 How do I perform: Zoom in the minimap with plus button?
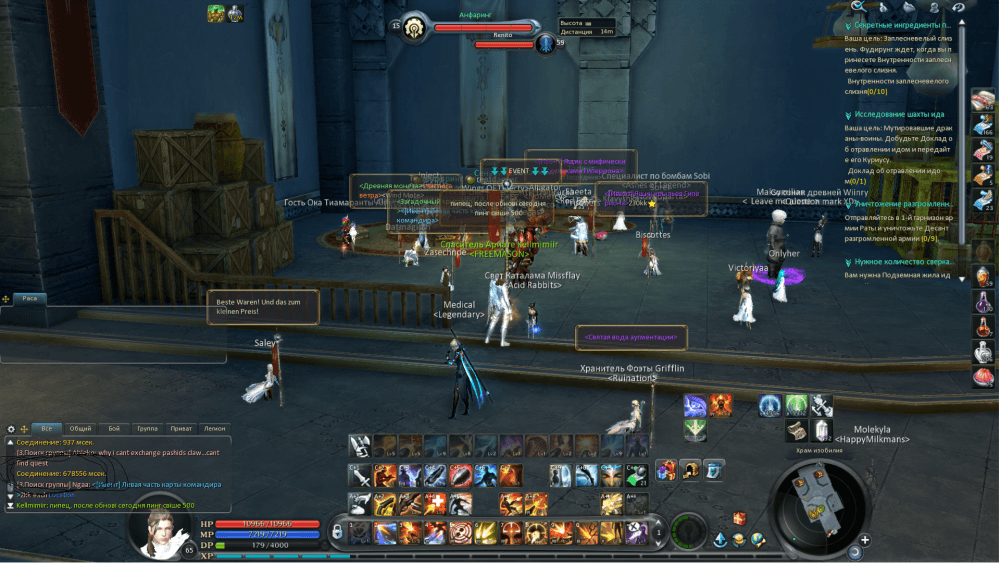click(864, 540)
